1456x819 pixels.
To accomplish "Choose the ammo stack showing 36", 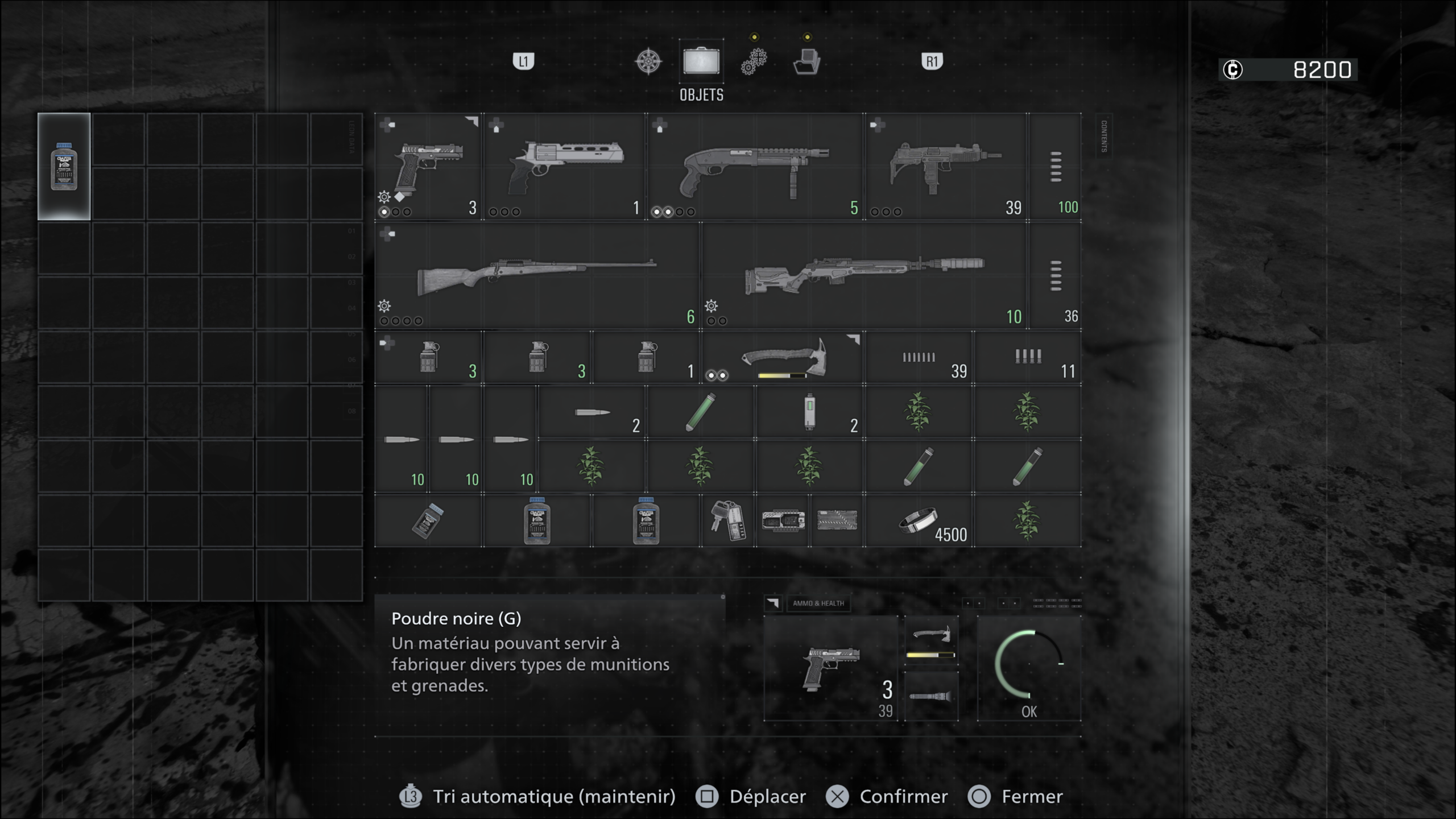I will pyautogui.click(x=1056, y=275).
